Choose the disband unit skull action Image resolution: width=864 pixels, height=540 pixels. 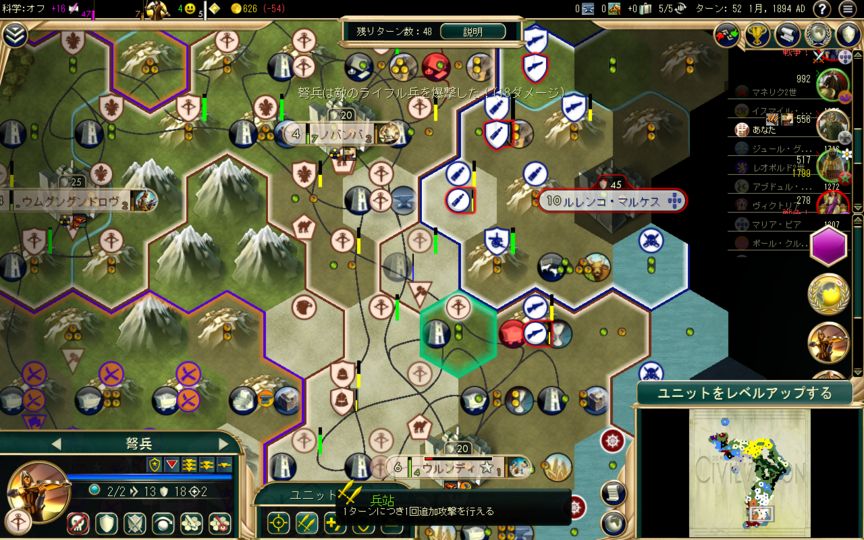(78, 522)
